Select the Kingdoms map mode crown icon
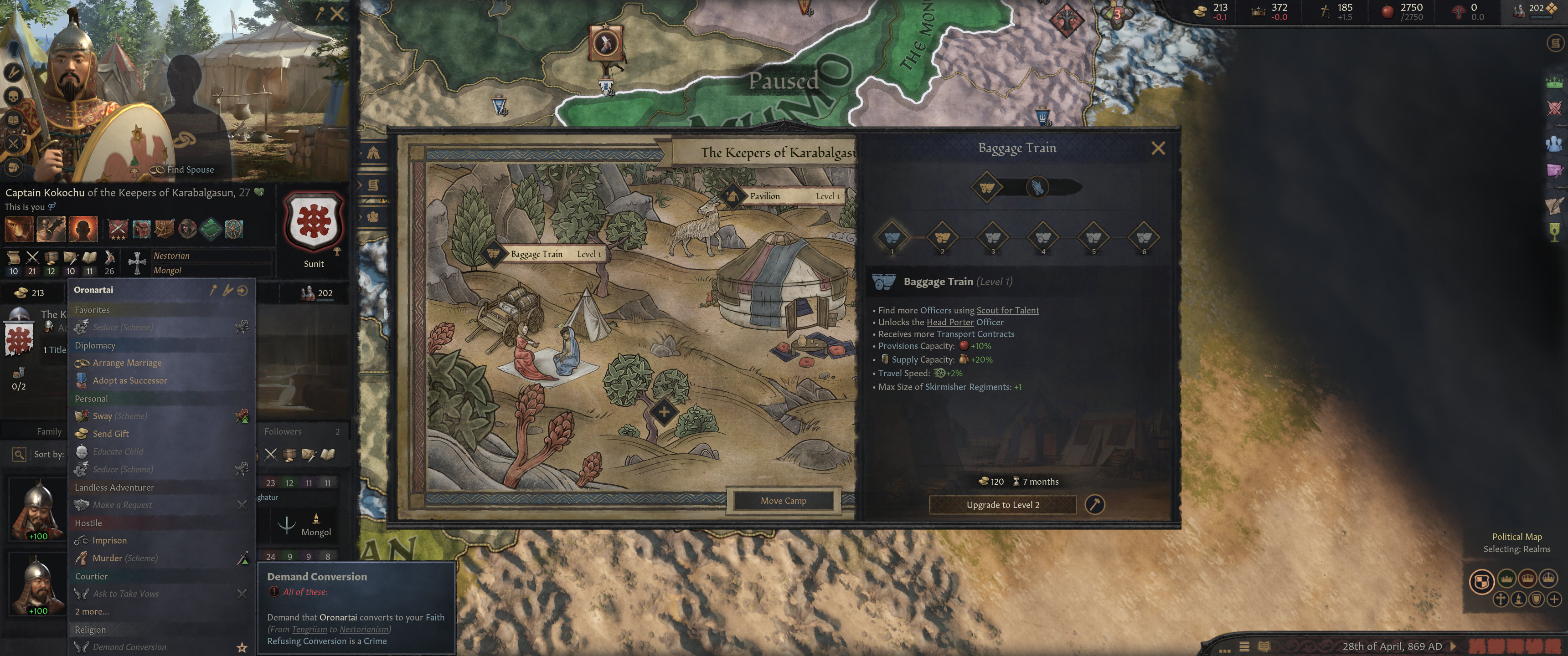The width and height of the screenshot is (1568, 656). coord(1528,579)
